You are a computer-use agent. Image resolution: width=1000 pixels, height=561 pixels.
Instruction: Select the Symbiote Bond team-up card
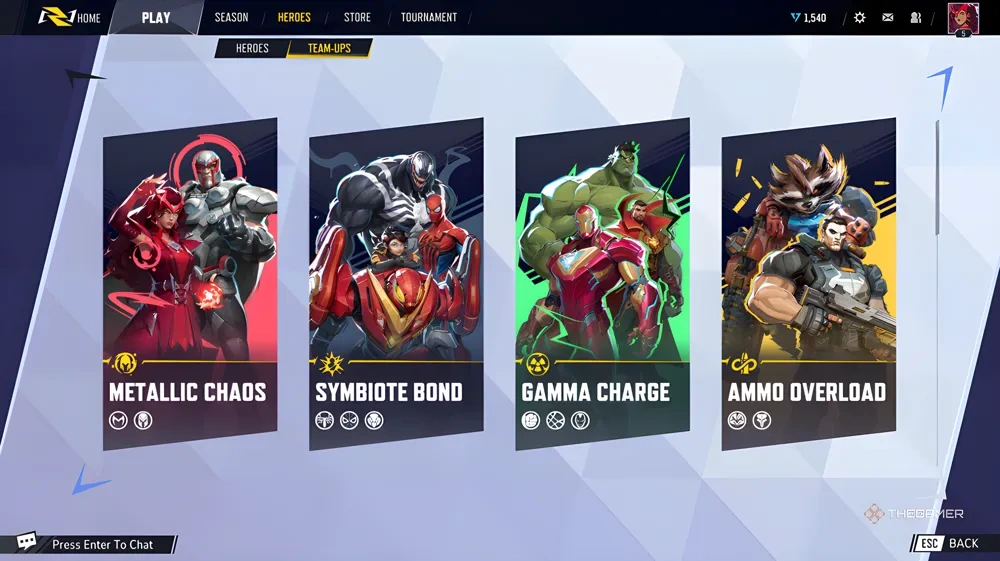click(x=396, y=283)
